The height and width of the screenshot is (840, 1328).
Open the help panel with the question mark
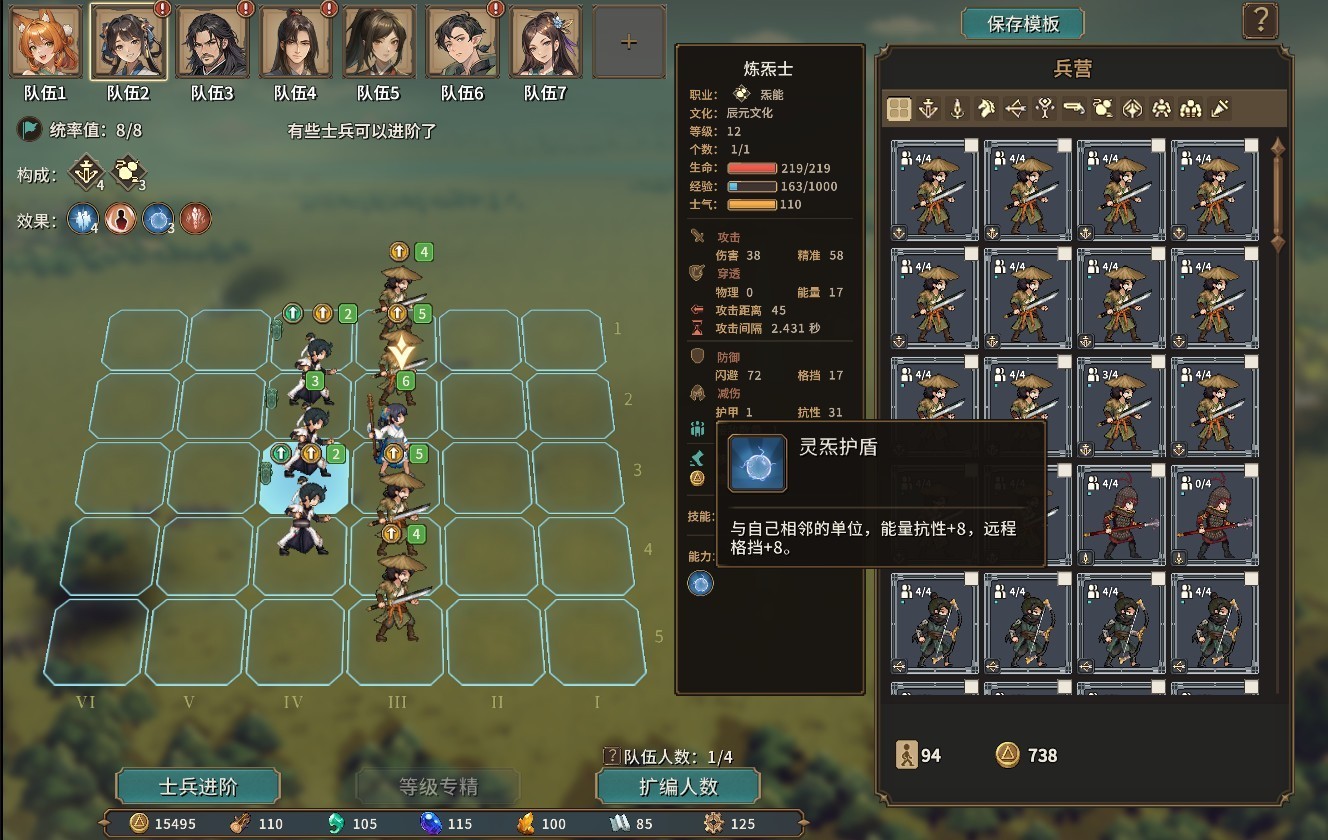tap(1260, 21)
